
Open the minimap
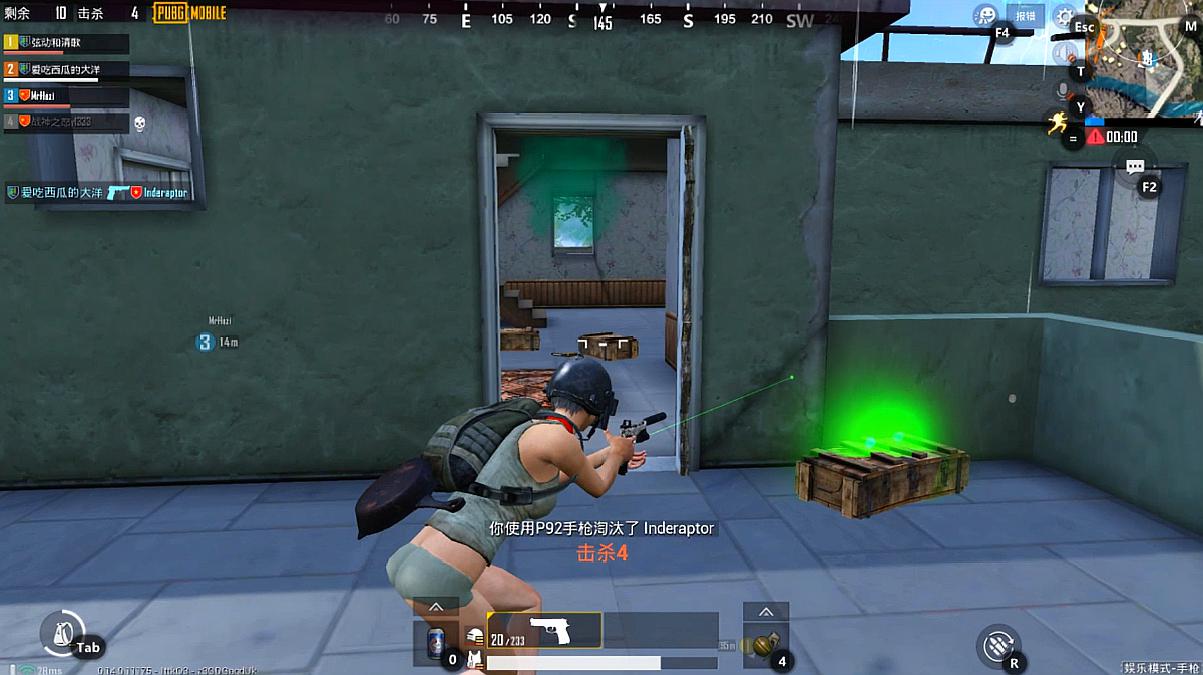click(1146, 55)
